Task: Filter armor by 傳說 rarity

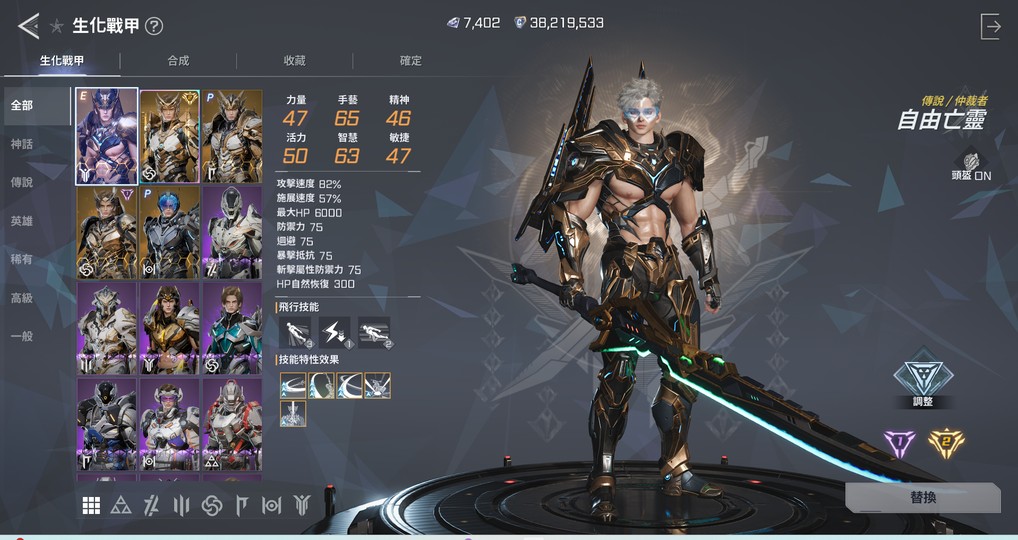Action: [x=22, y=183]
